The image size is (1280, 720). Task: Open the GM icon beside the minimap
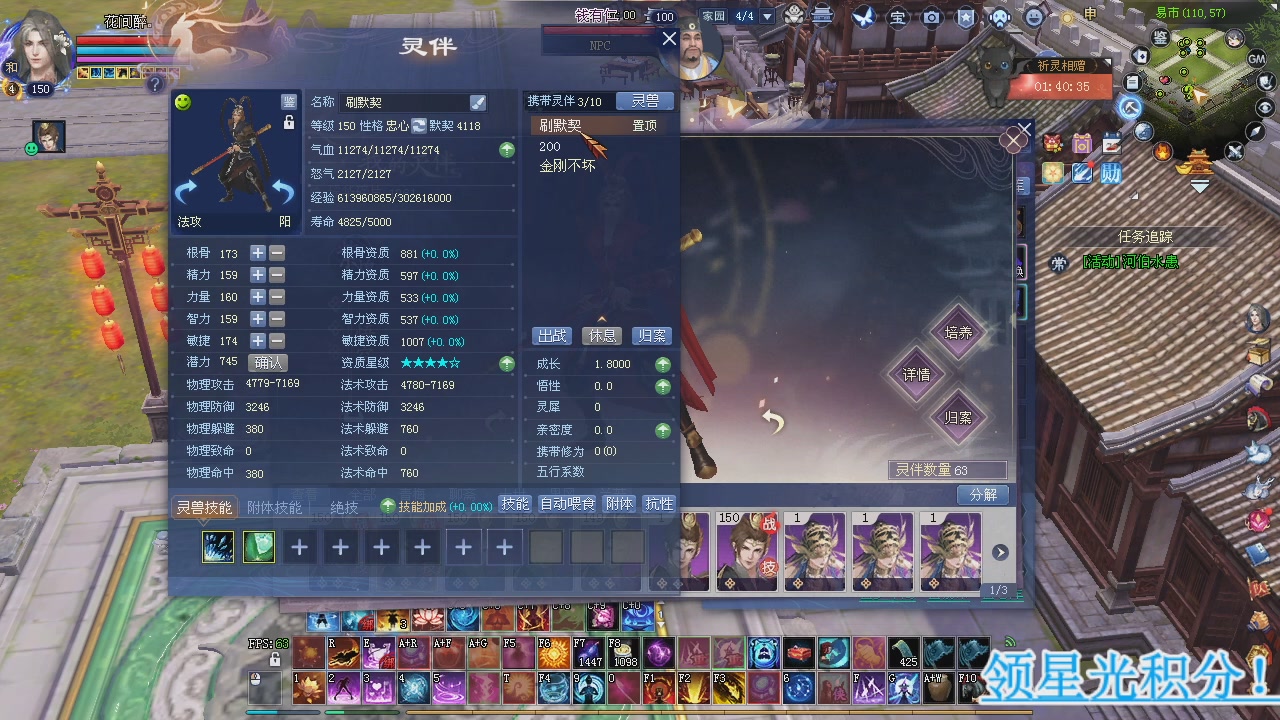(x=1256, y=59)
